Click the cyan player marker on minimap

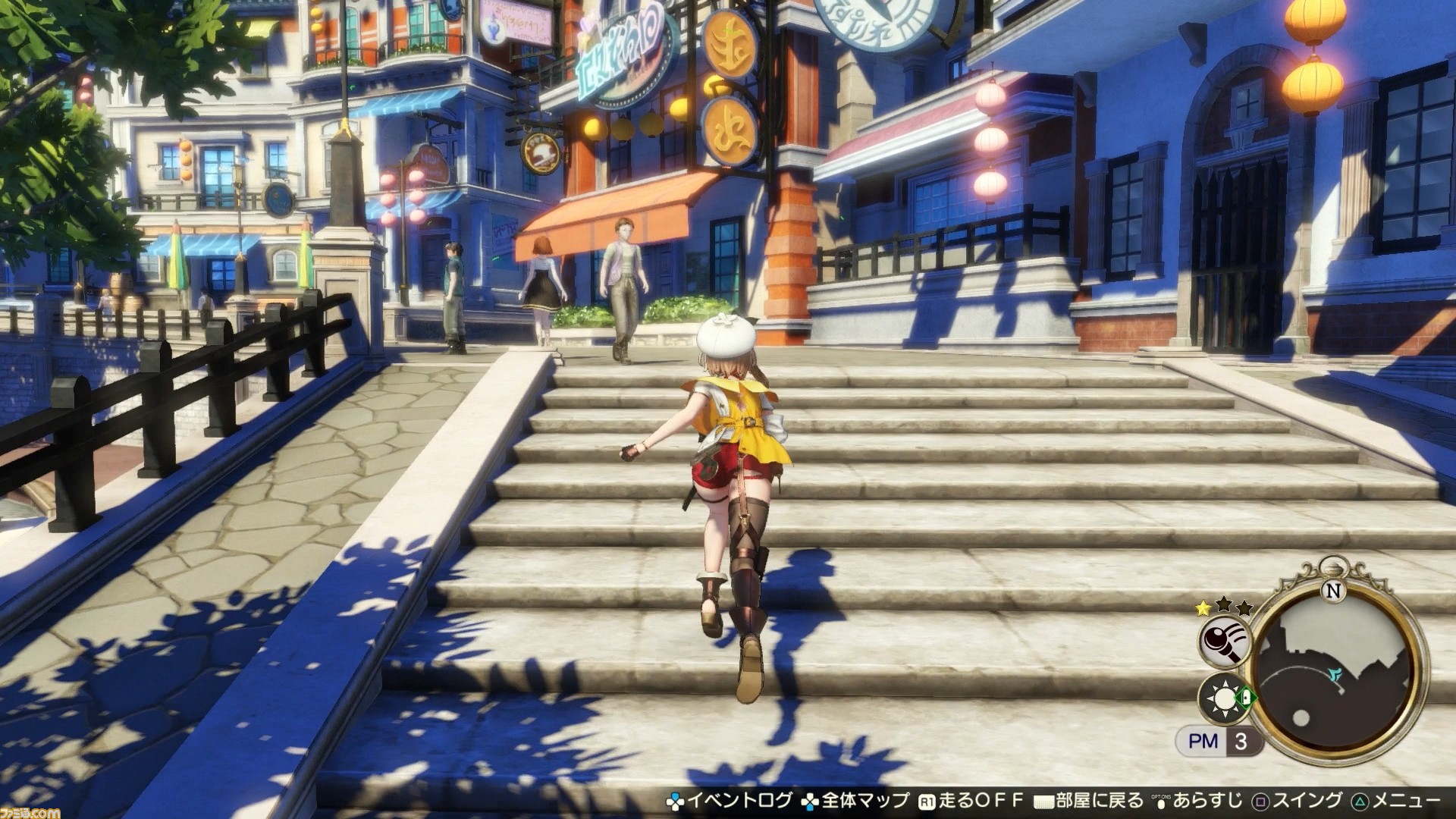coord(1338,673)
